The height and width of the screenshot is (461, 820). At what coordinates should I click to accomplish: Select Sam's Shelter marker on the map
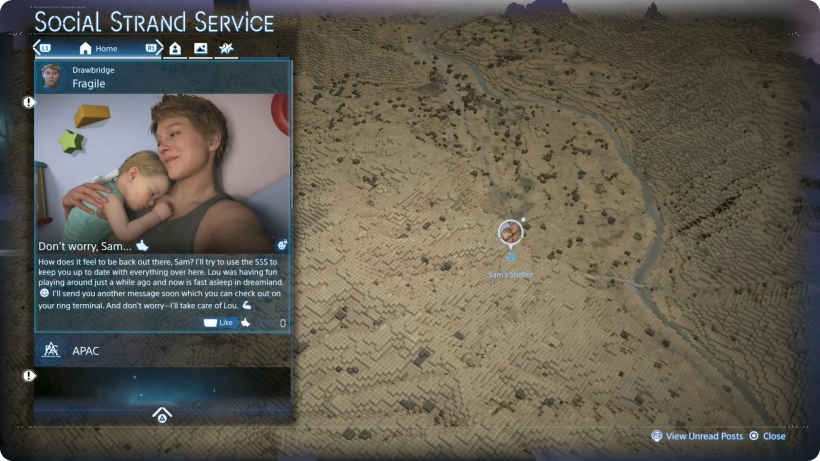[x=510, y=234]
